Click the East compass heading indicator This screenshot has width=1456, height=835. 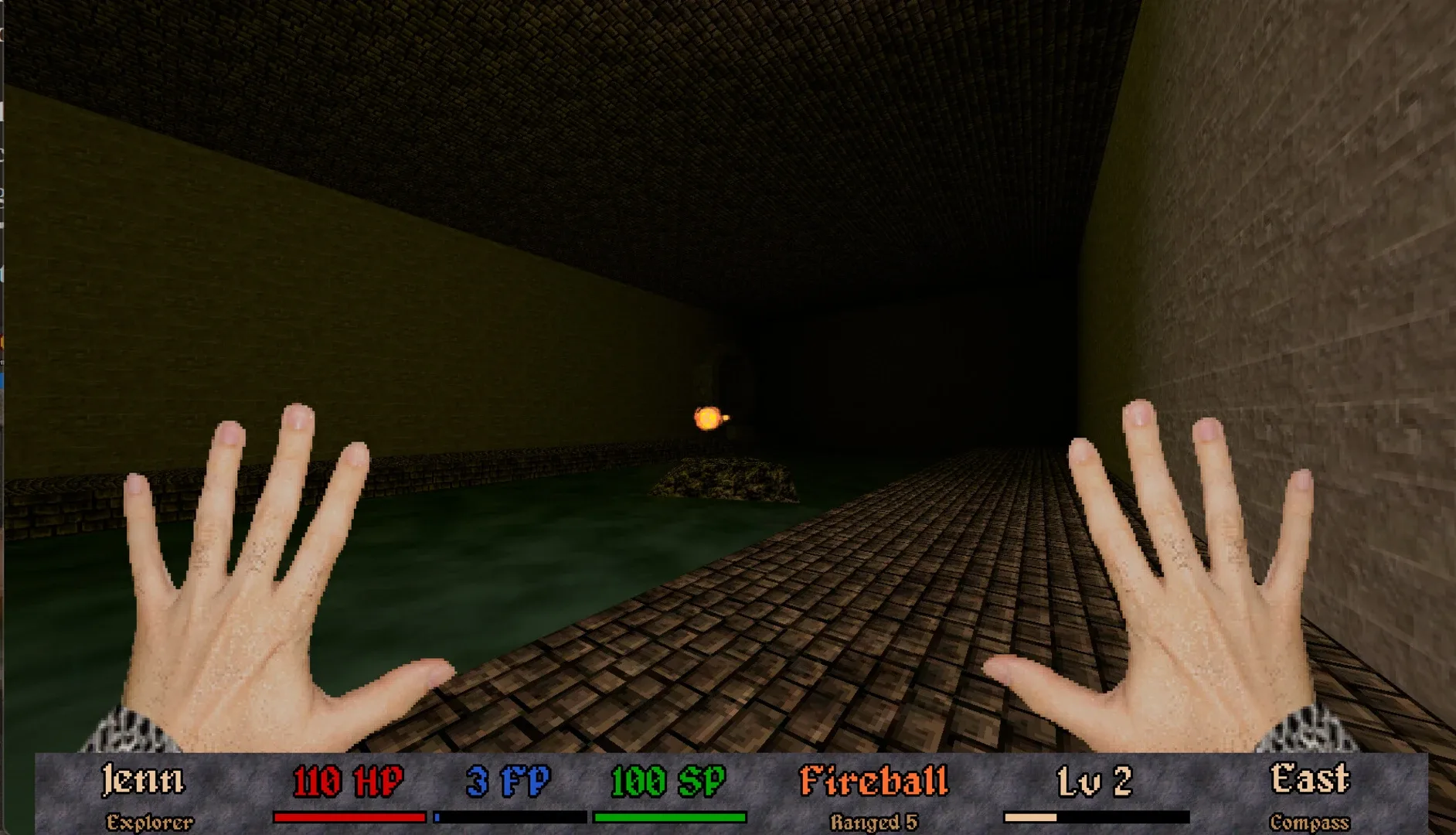[x=1309, y=778]
